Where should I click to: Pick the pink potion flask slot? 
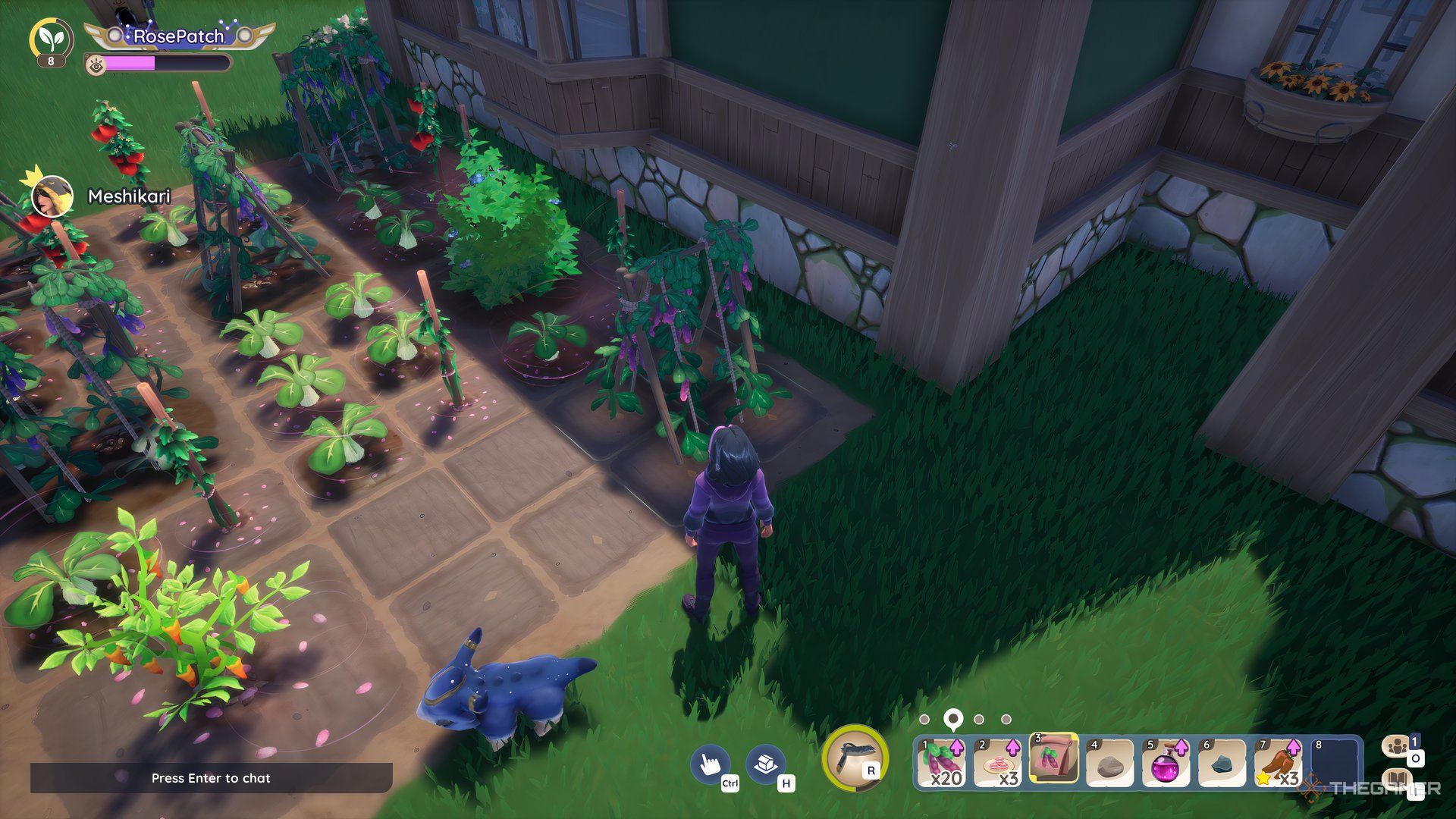(x=1166, y=763)
